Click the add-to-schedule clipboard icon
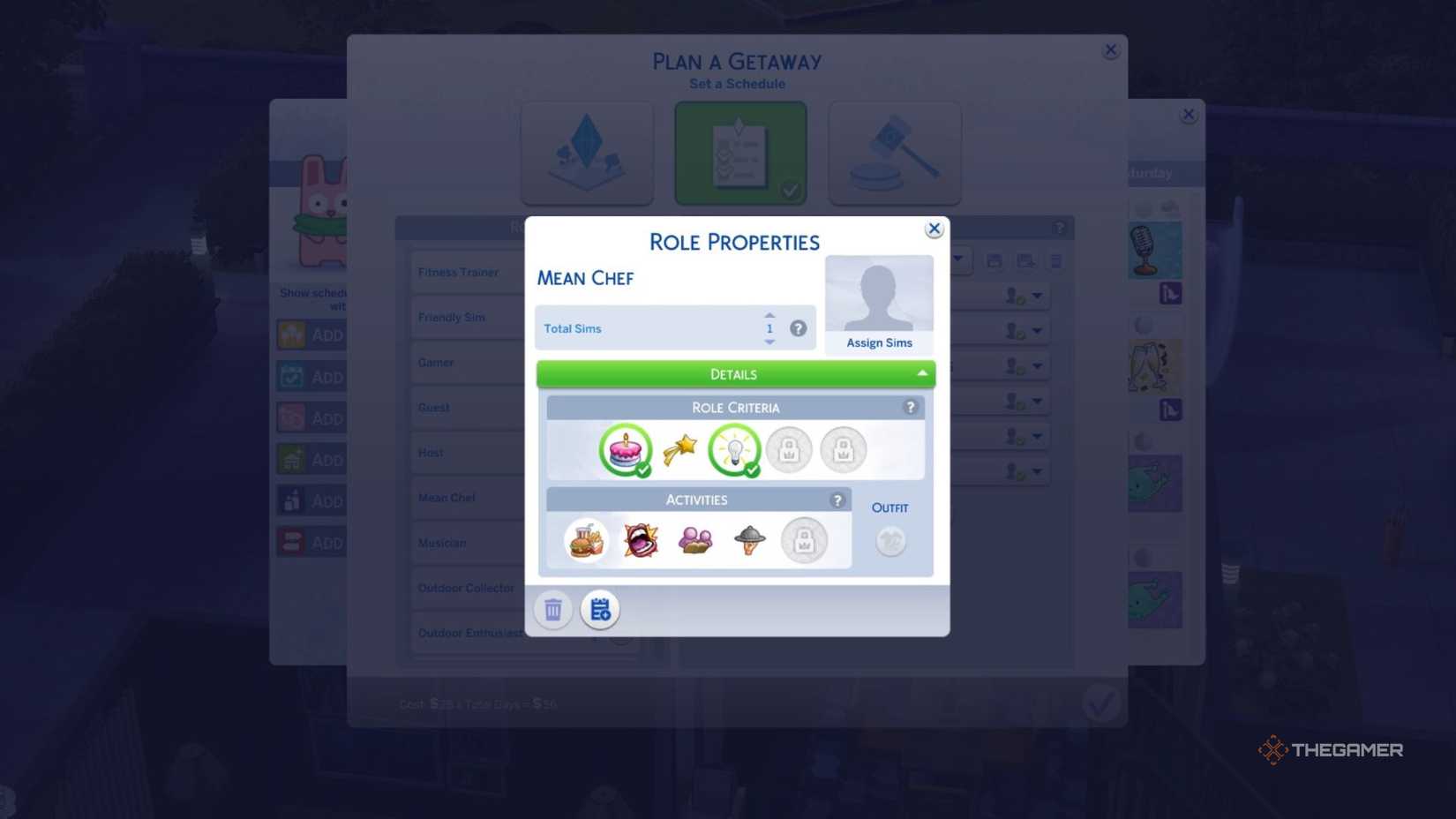Screen dimensions: 1456x819 tap(600, 609)
